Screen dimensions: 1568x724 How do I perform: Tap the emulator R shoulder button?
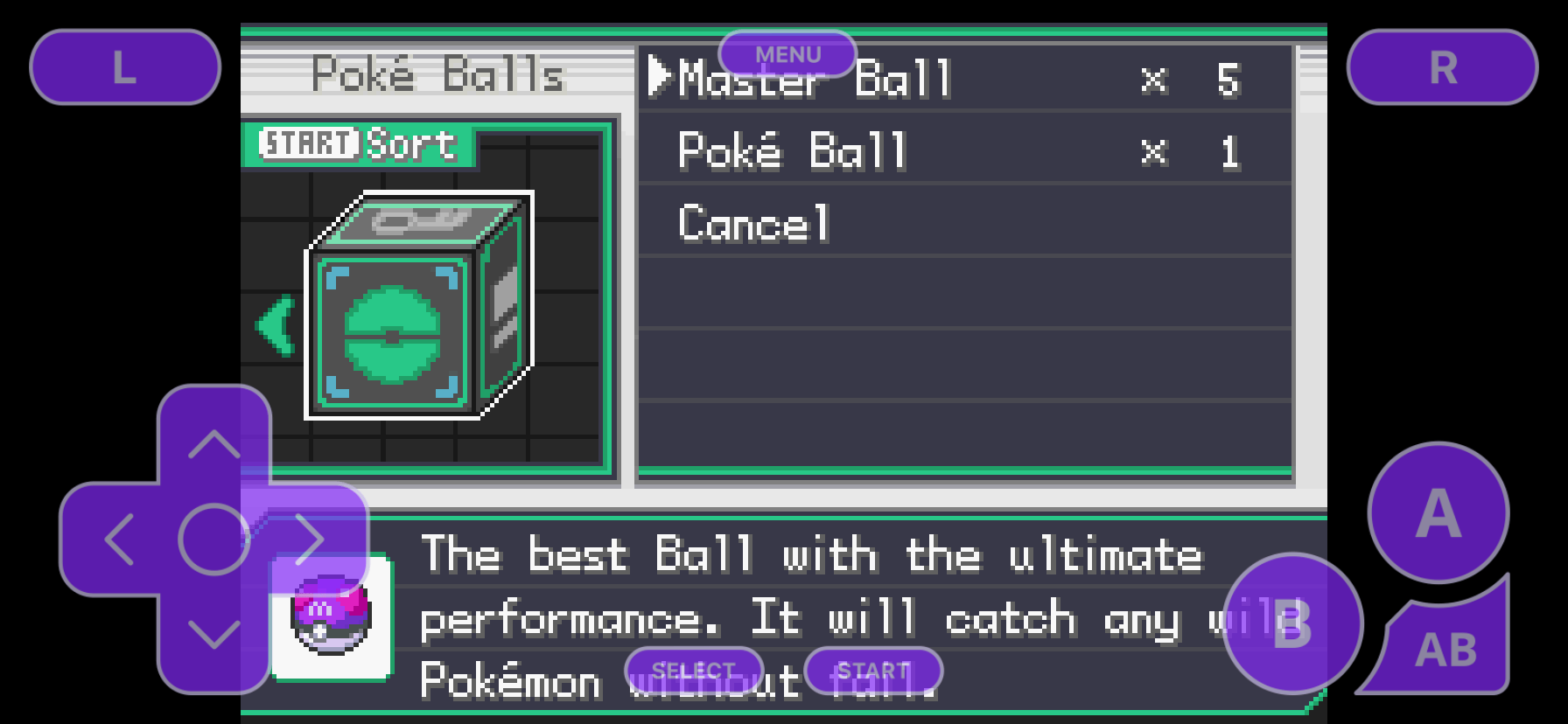tap(1442, 67)
